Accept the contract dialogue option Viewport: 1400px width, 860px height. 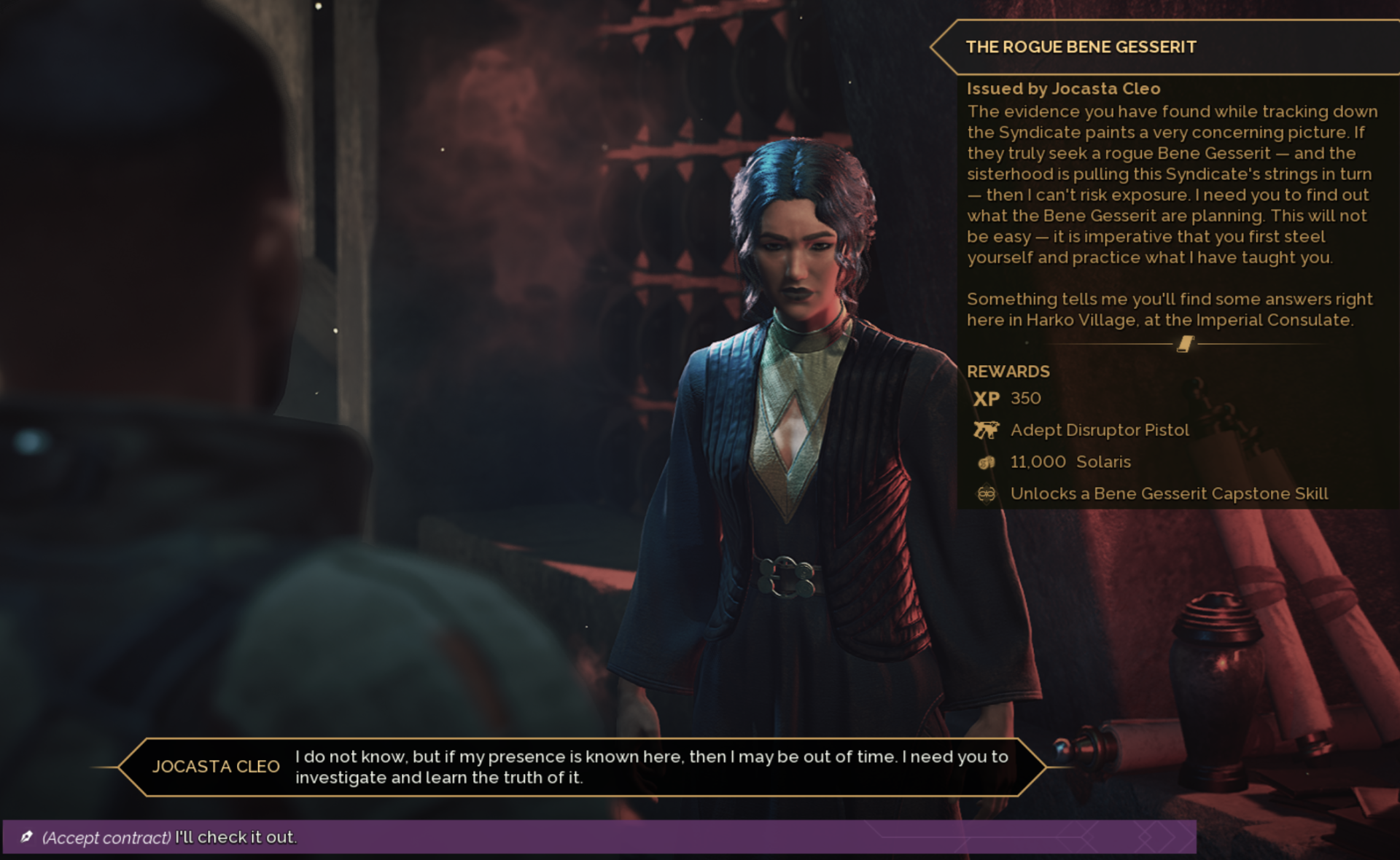tap(169, 837)
